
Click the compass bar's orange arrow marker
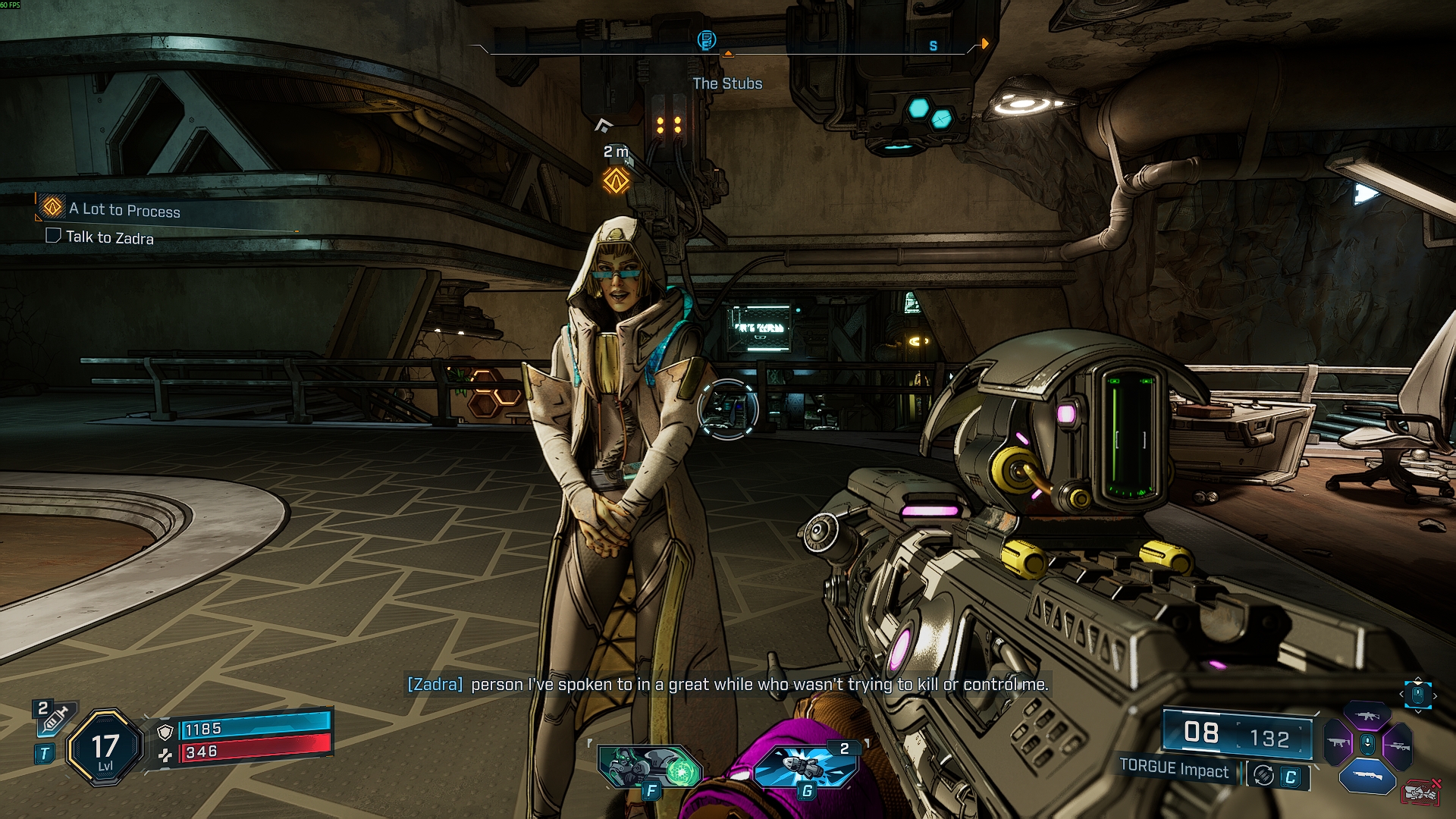(x=985, y=44)
